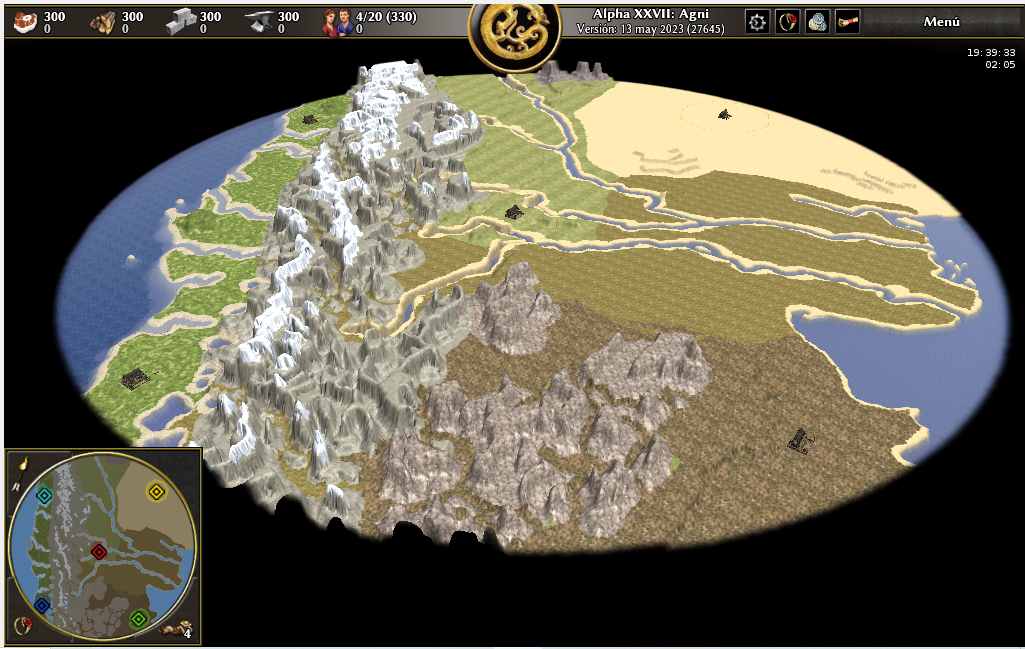Click the green base marker on minimap
Image resolution: width=1025 pixels, height=649 pixels.
tap(139, 618)
